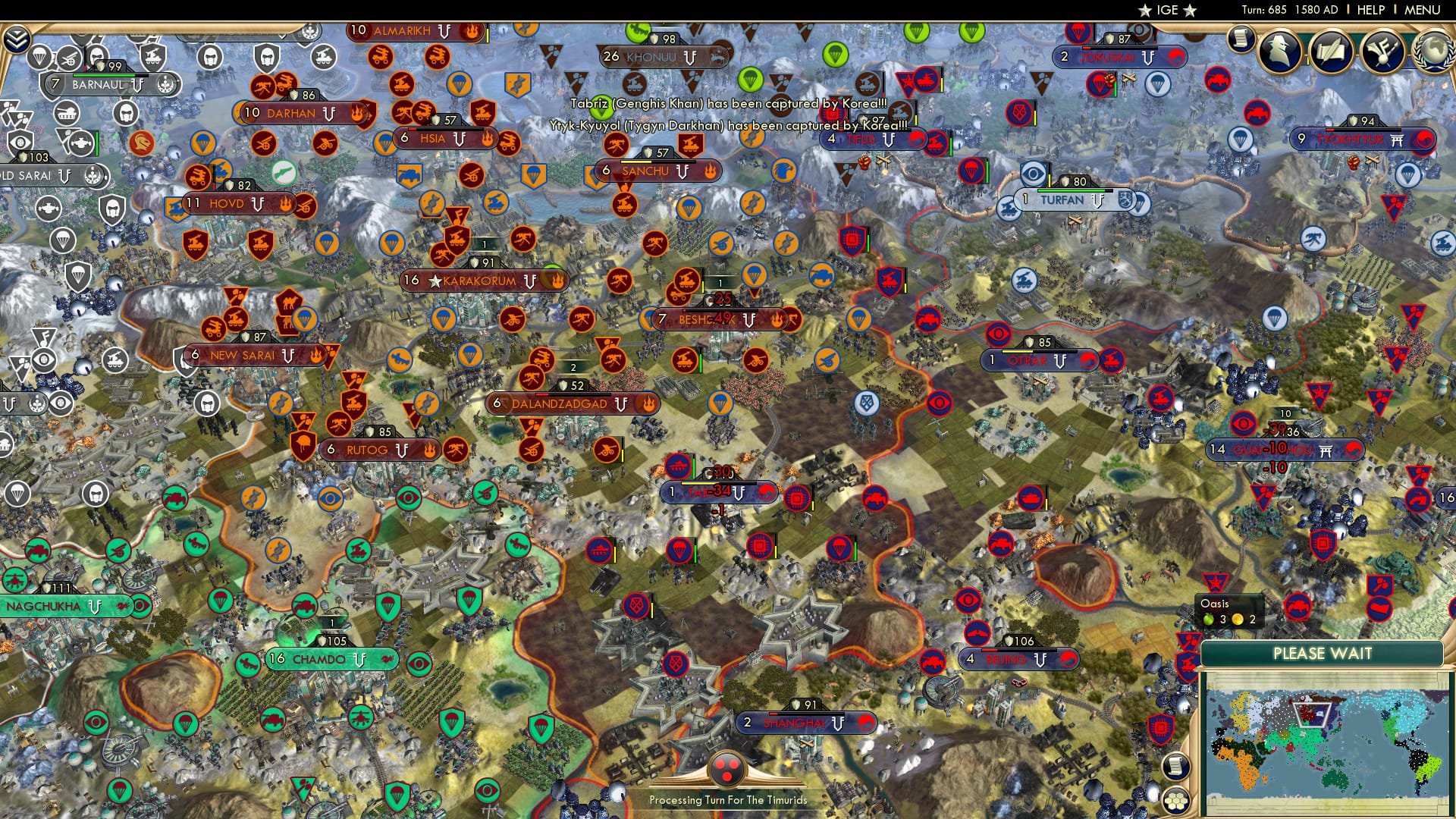Image resolution: width=1456 pixels, height=819 pixels.
Task: Select the paratrooper unit icon near Barnaul
Action: (x=38, y=58)
